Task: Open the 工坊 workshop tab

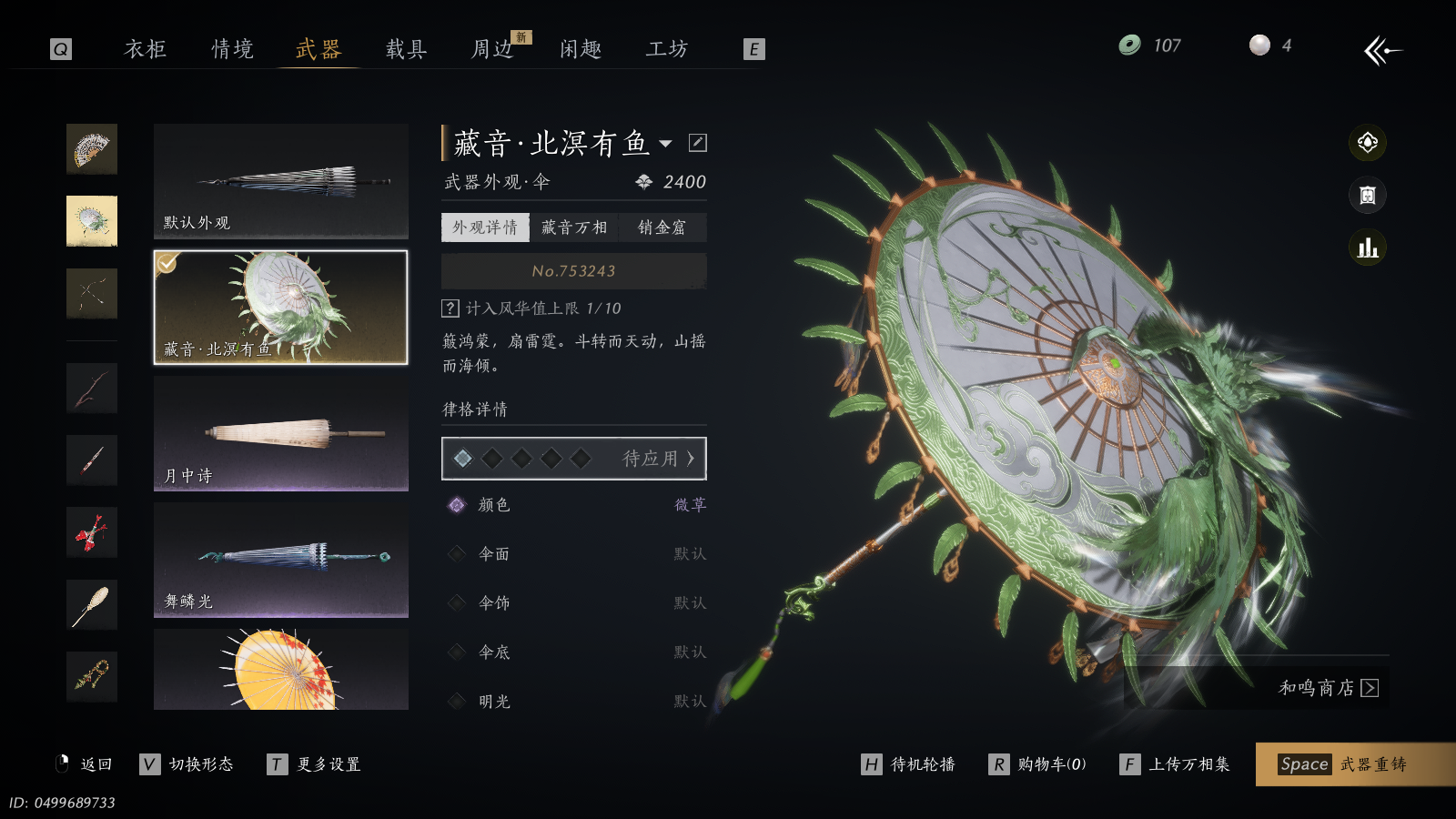Action: click(667, 49)
